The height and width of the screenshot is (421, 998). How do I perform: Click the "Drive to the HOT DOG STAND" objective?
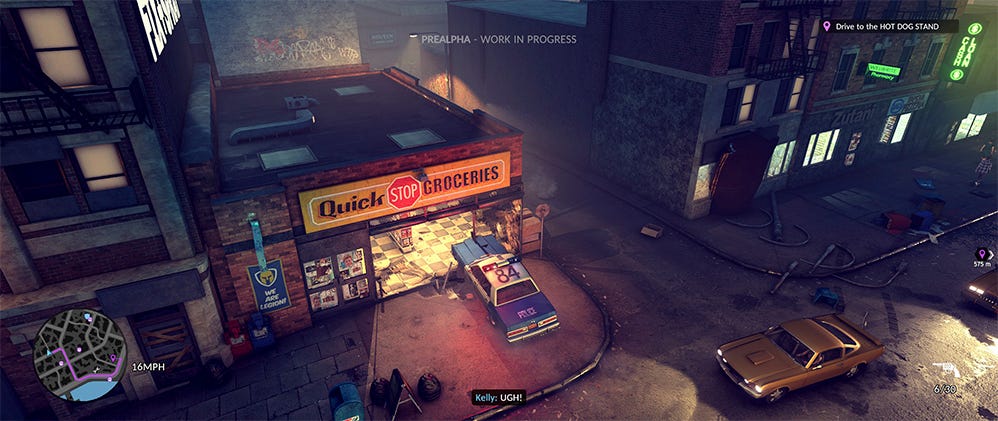pos(886,27)
